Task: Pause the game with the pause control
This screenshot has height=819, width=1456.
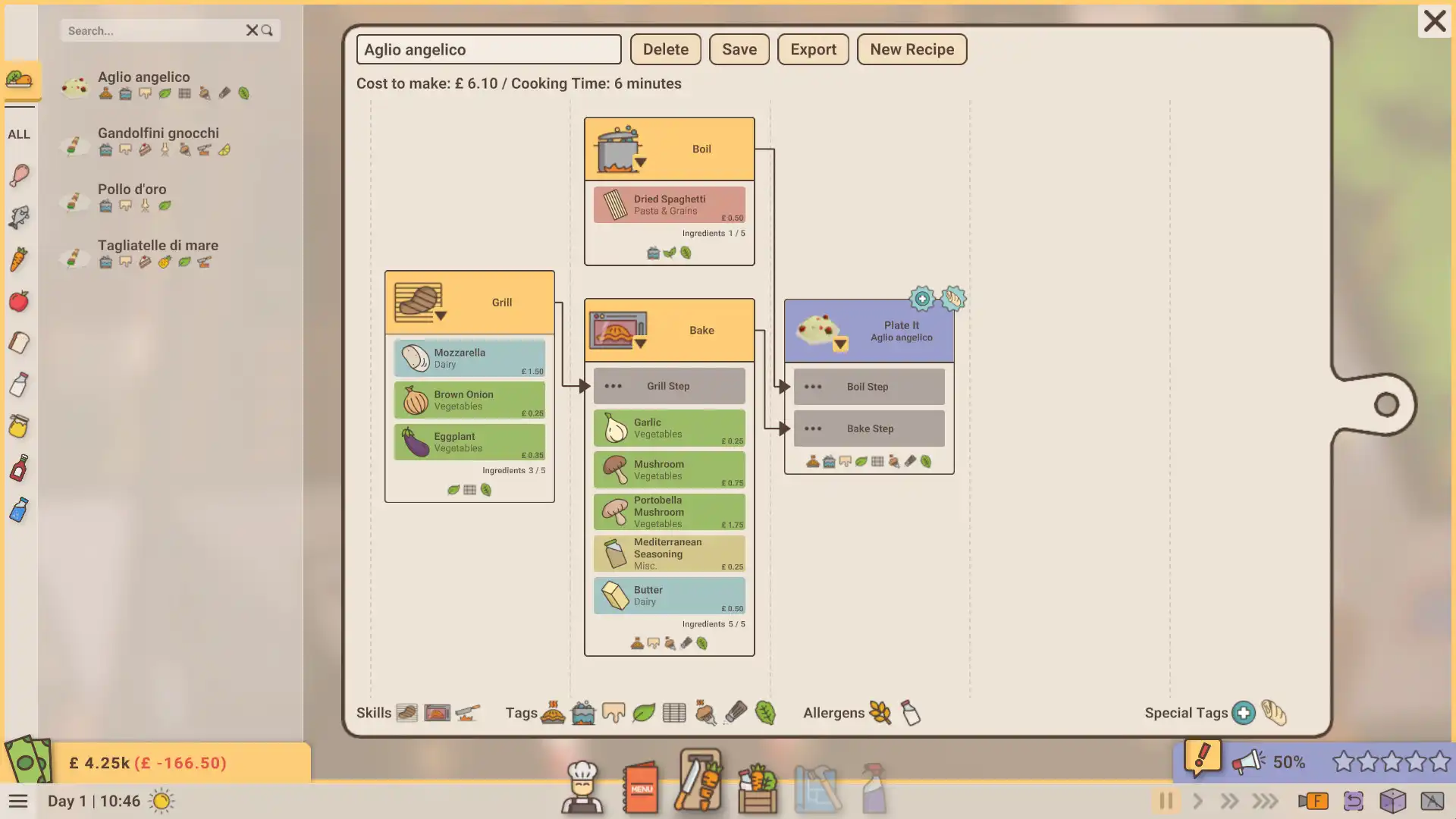Action: tap(1166, 801)
